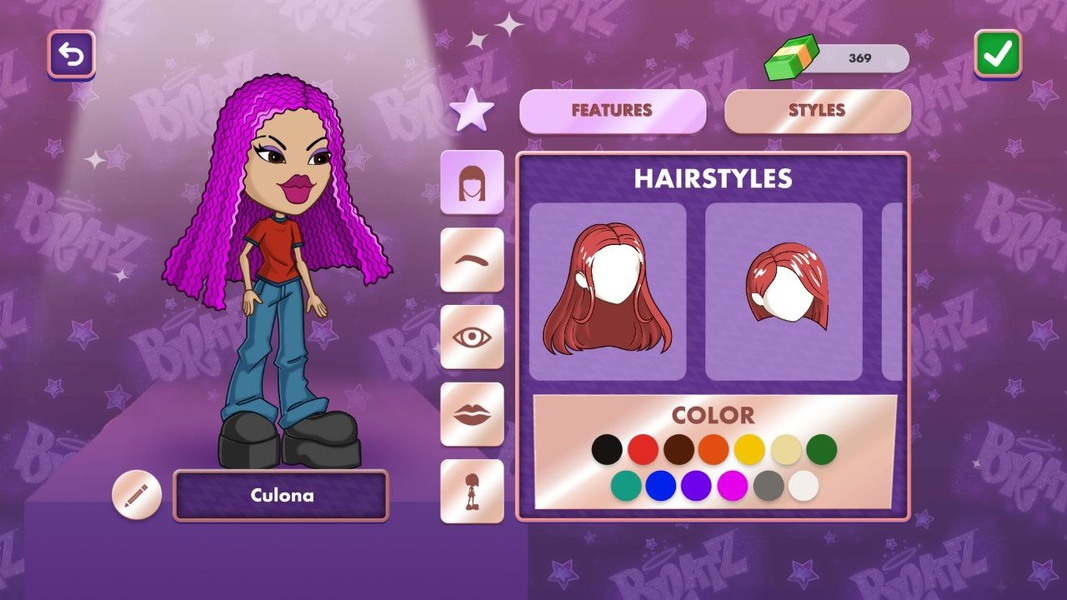
Task: Select the hair category icon
Action: click(x=472, y=182)
